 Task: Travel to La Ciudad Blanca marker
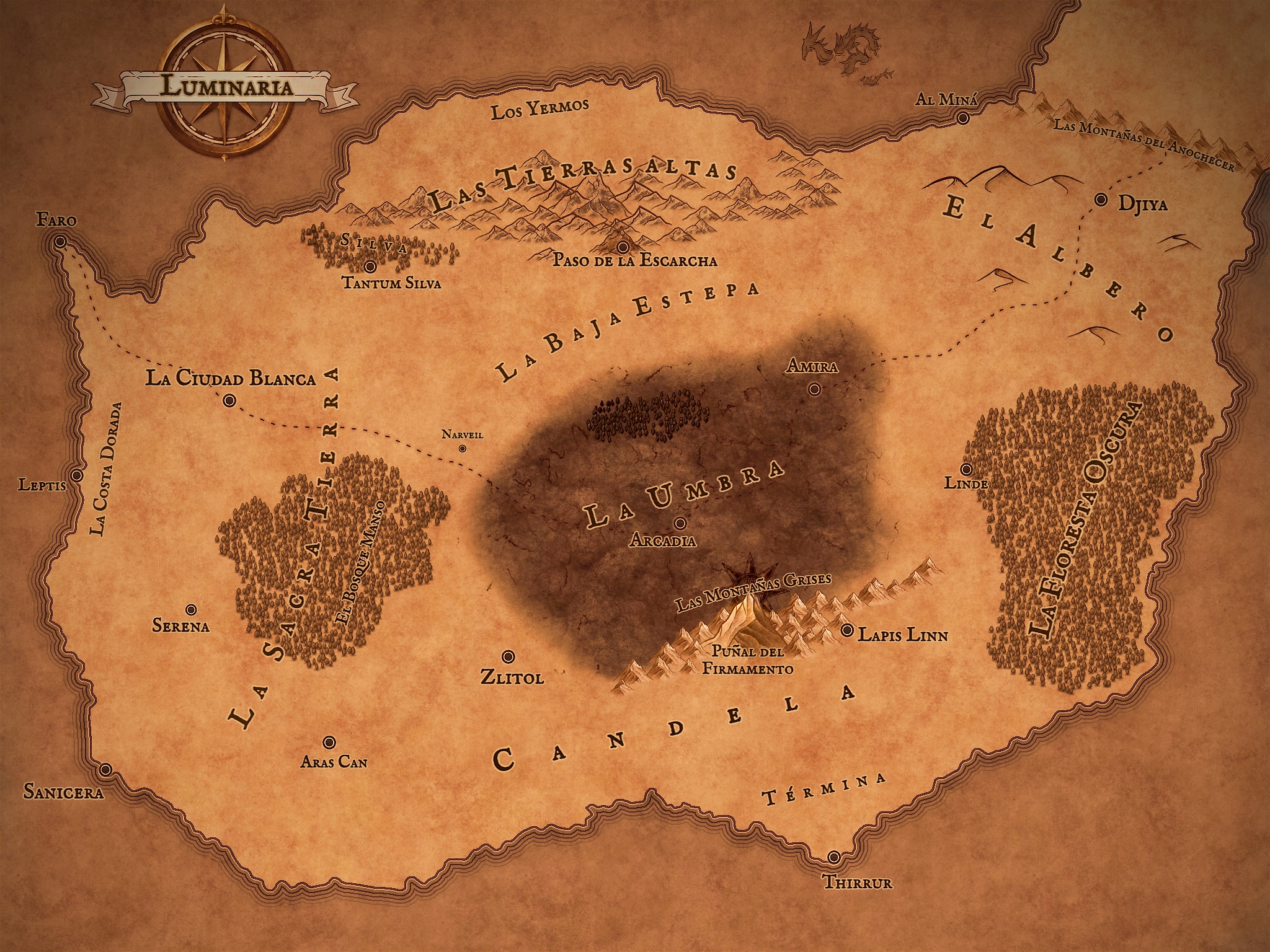229,401
